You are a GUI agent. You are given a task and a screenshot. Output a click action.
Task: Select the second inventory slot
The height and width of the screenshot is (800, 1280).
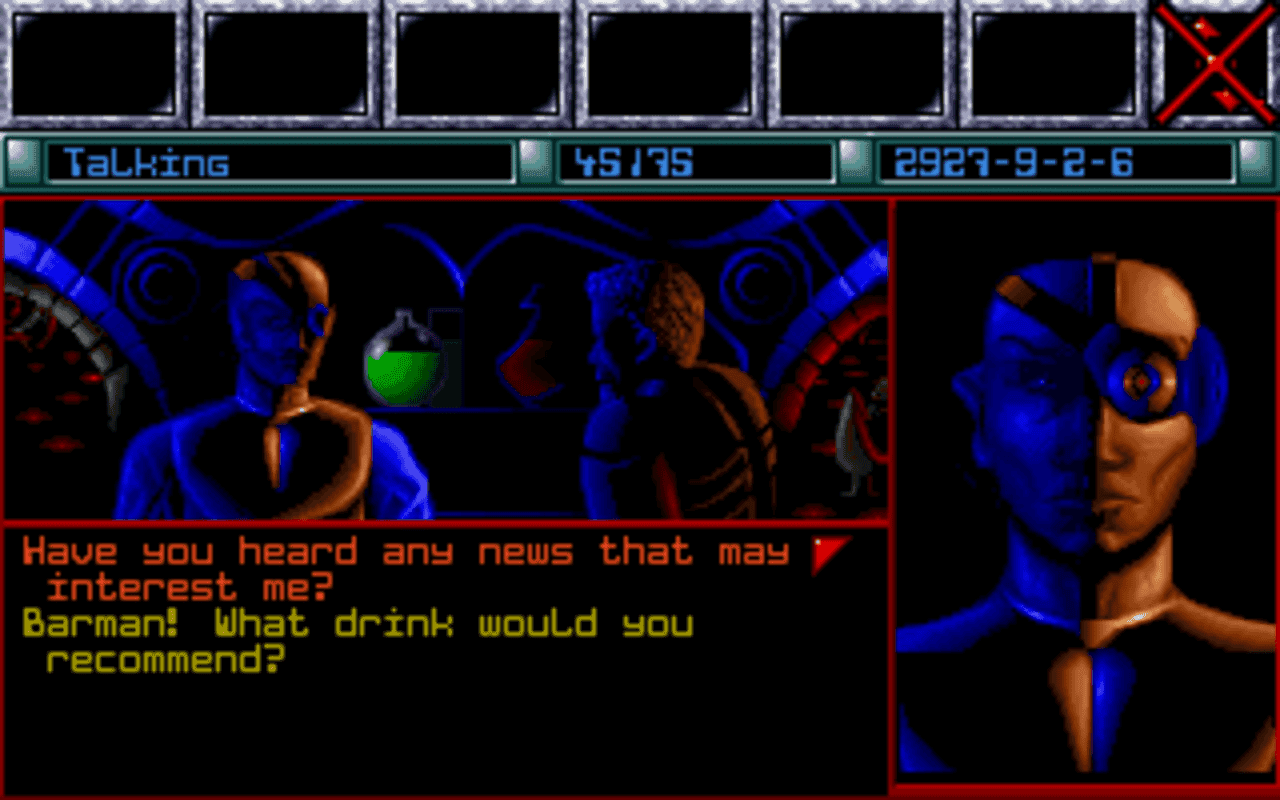click(x=287, y=63)
